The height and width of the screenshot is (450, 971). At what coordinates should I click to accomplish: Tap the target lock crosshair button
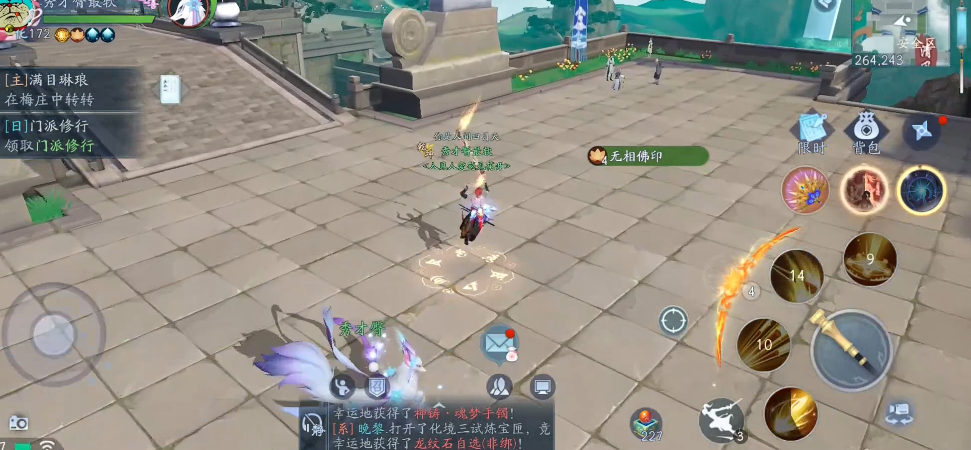673,321
